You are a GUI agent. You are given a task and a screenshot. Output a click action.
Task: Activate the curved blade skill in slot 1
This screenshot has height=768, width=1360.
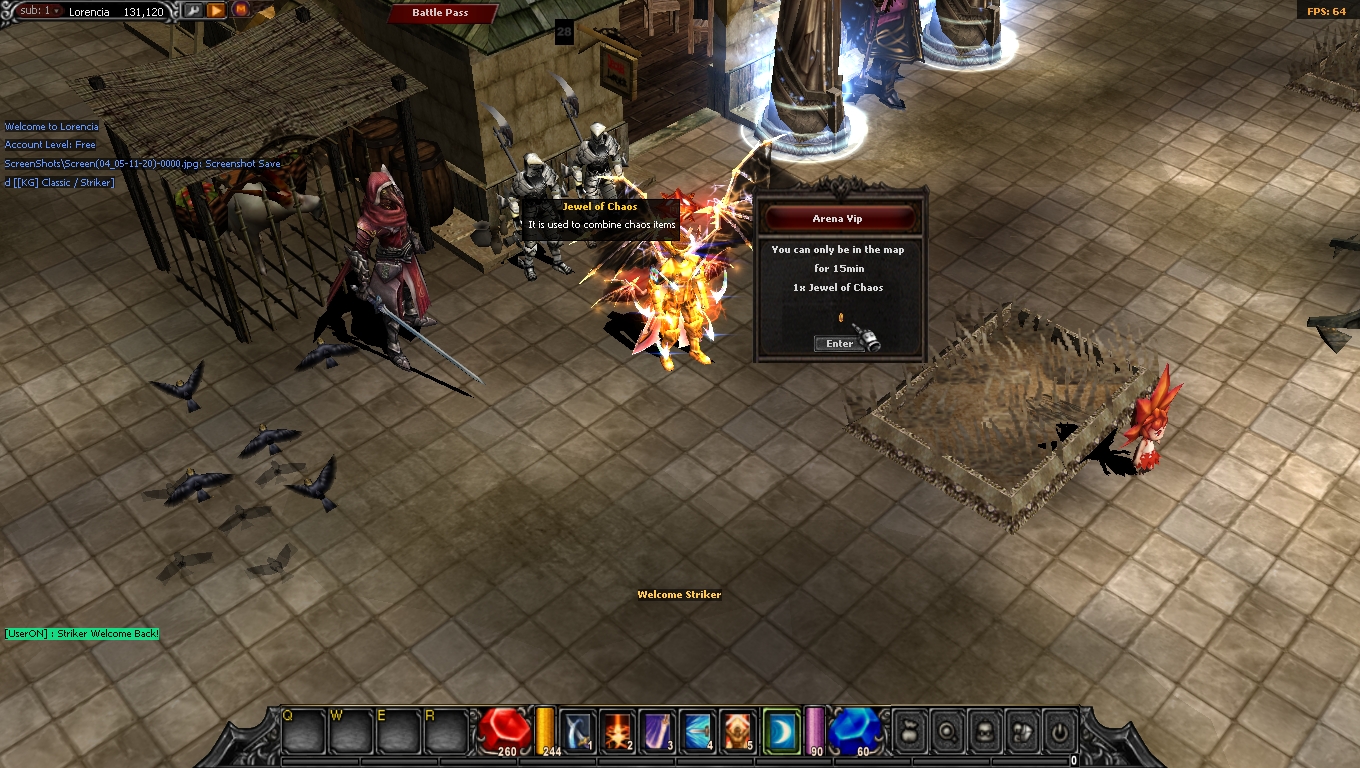579,731
